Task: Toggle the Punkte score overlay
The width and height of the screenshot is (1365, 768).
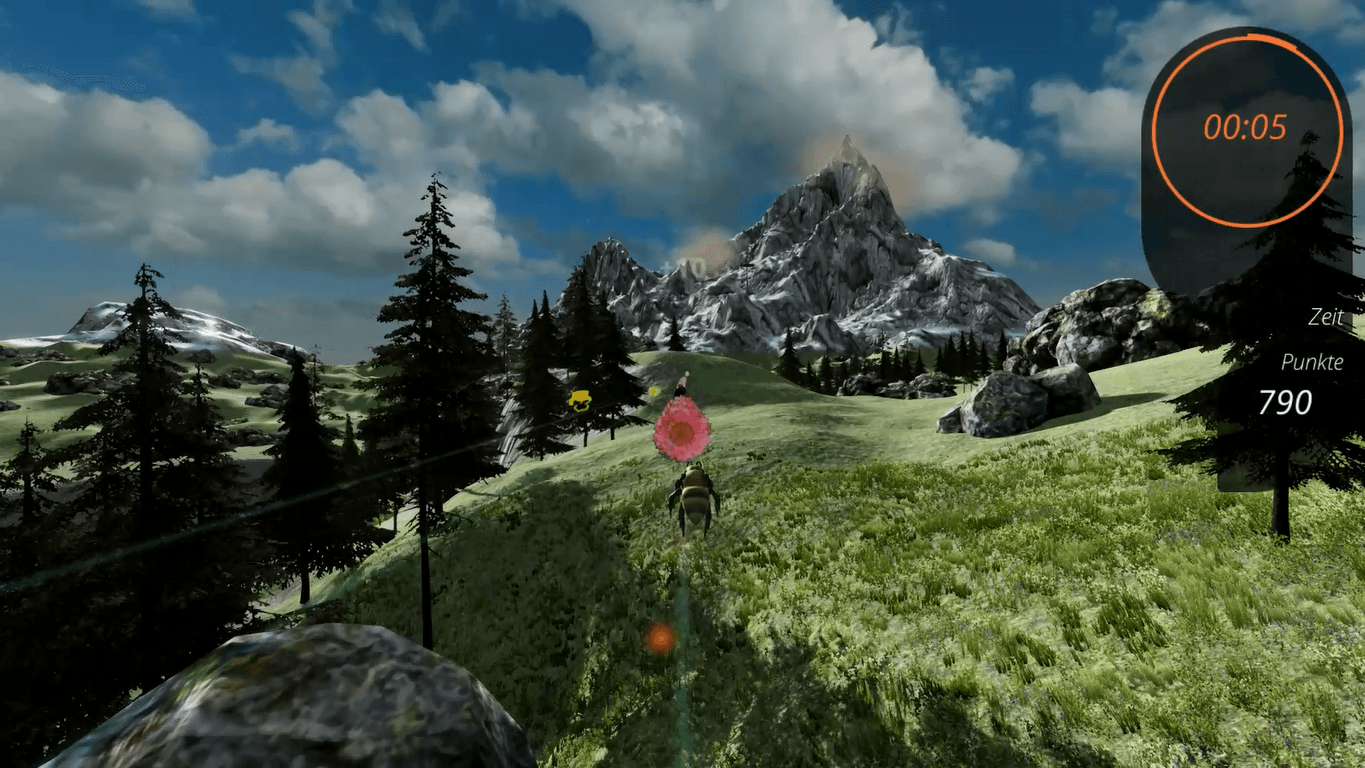Action: 1311,363
